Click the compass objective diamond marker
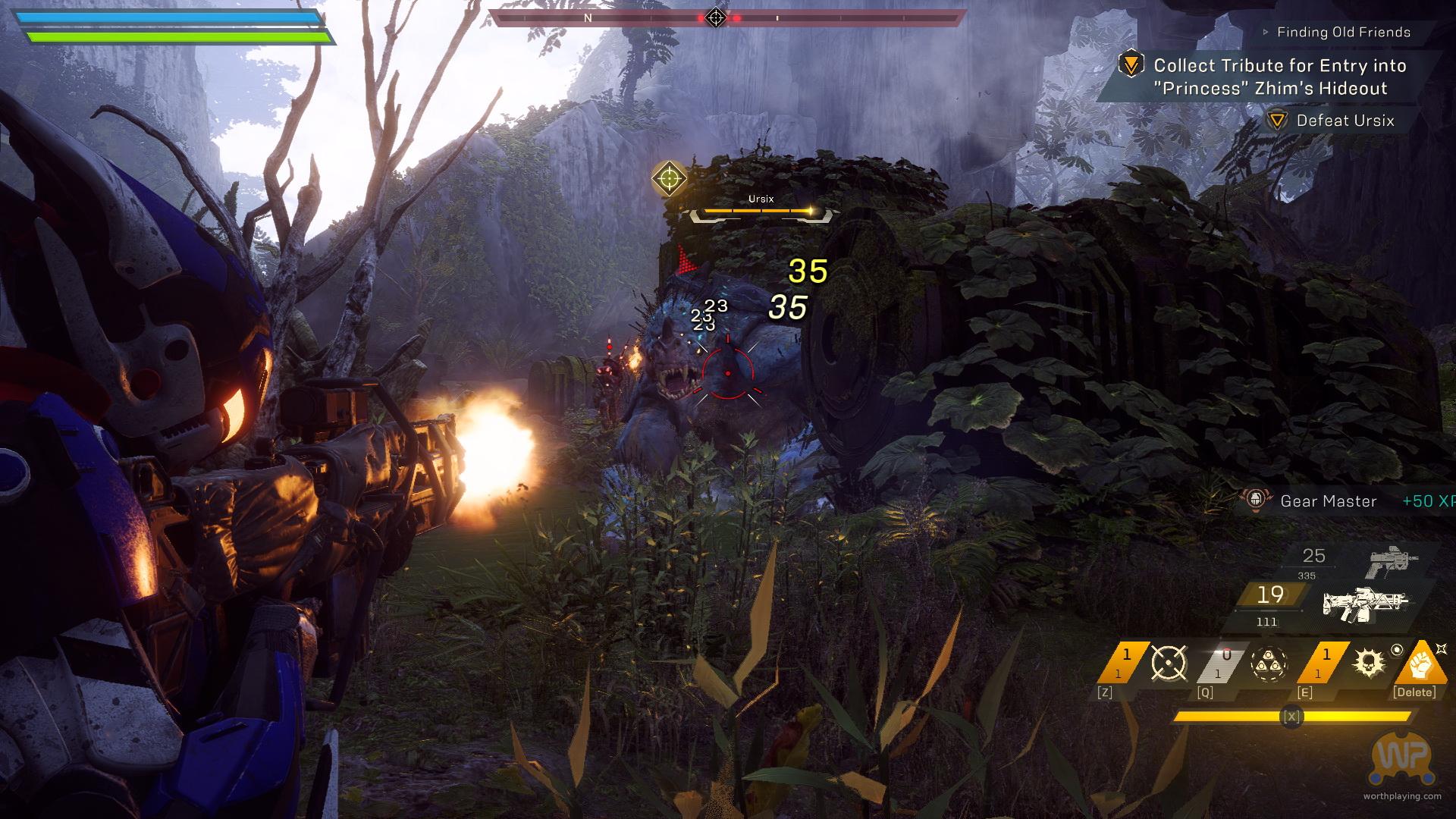The image size is (1456, 819). 716,17
